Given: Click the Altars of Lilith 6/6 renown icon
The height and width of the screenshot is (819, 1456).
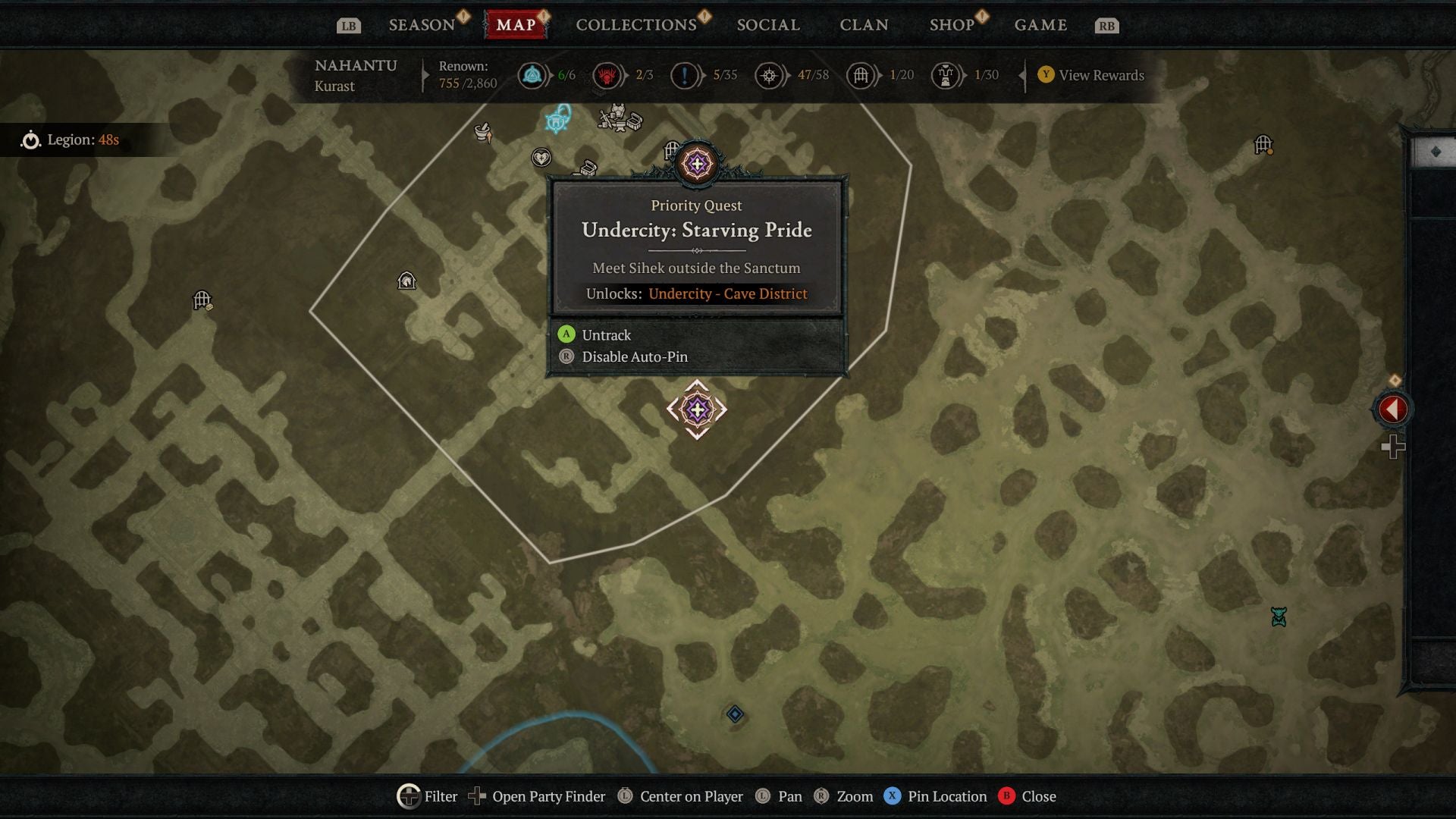Looking at the screenshot, I should (532, 75).
